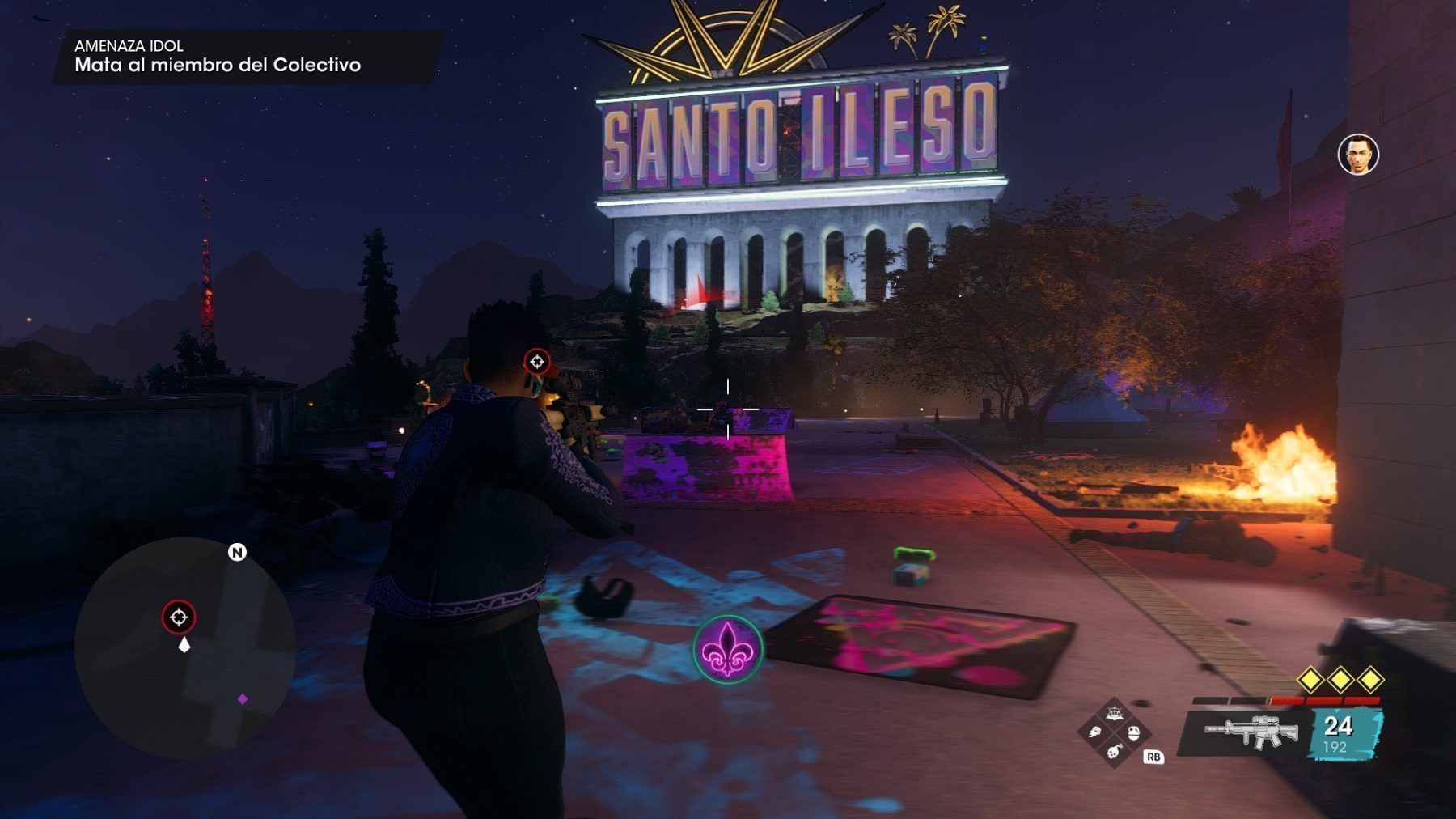Click the circular minimap
This screenshot has height=819, width=1456.
click(x=184, y=647)
